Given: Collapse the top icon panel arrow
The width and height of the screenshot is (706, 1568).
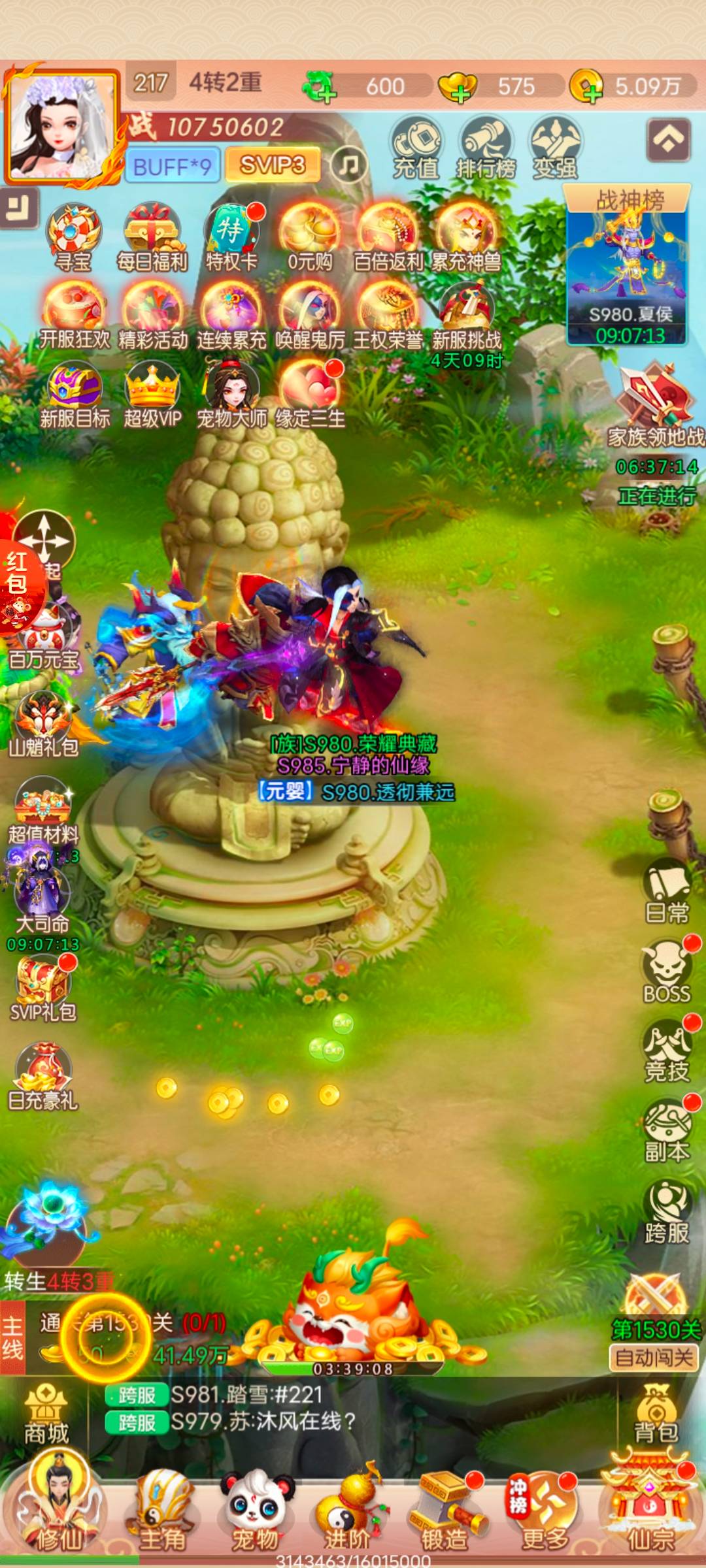Looking at the screenshot, I should pyautogui.click(x=668, y=139).
